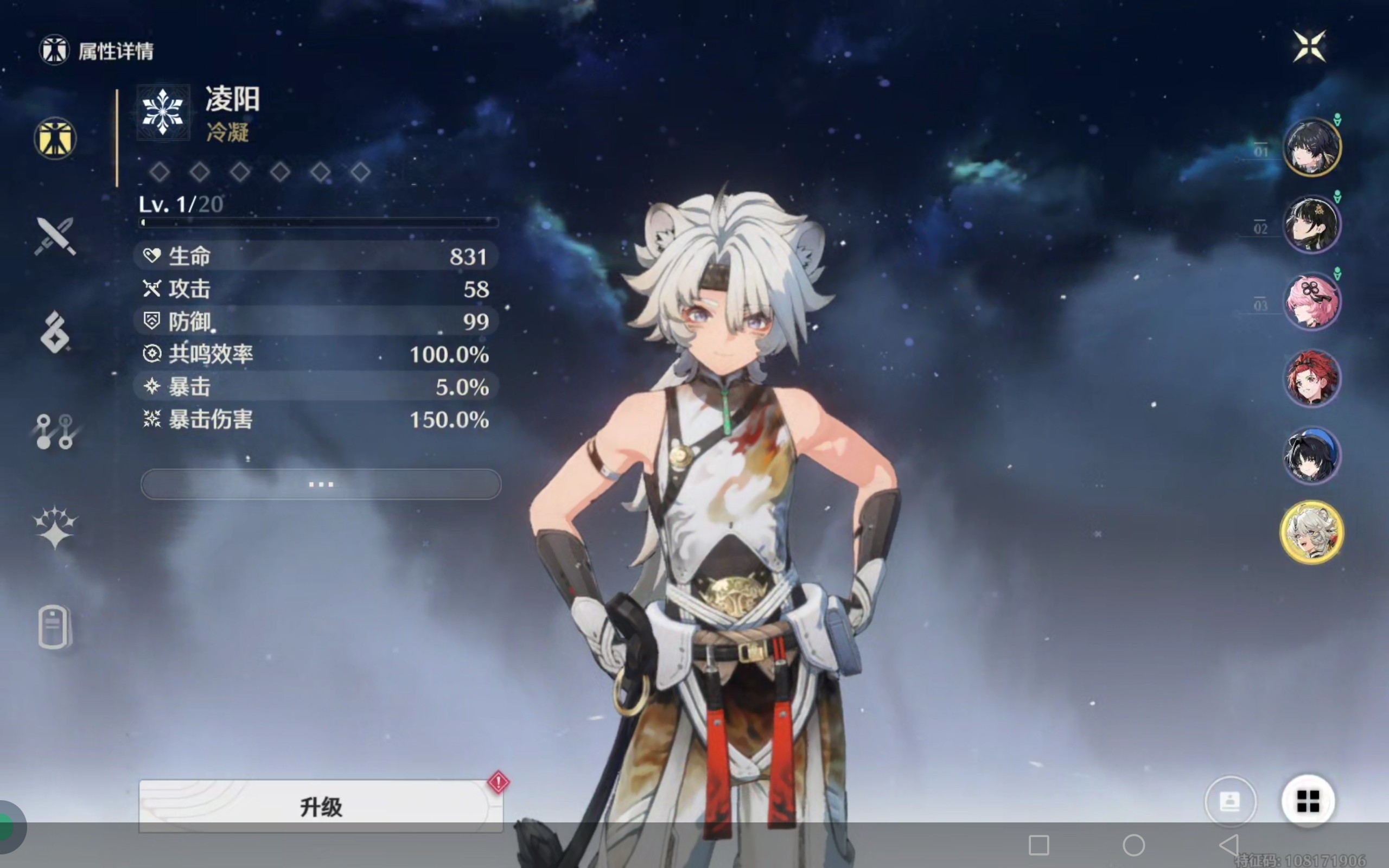The image size is (1389, 868).
Task: Select the attributes figure tab
Action: [x=55, y=138]
